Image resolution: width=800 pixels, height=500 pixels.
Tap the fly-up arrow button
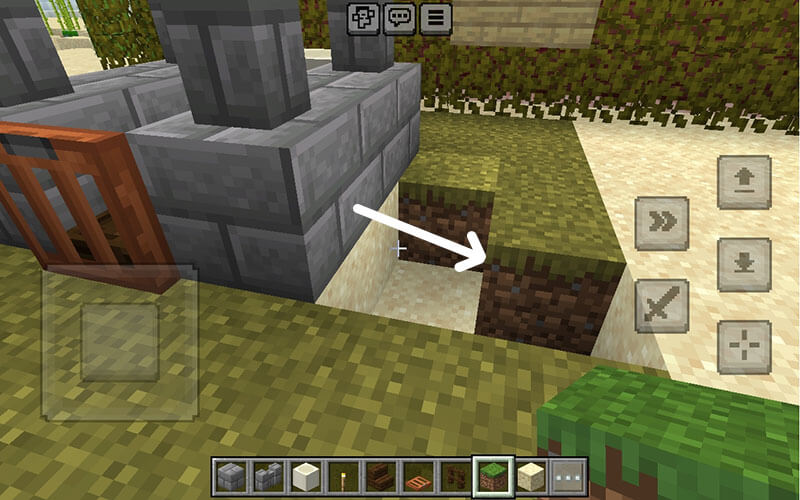[744, 182]
